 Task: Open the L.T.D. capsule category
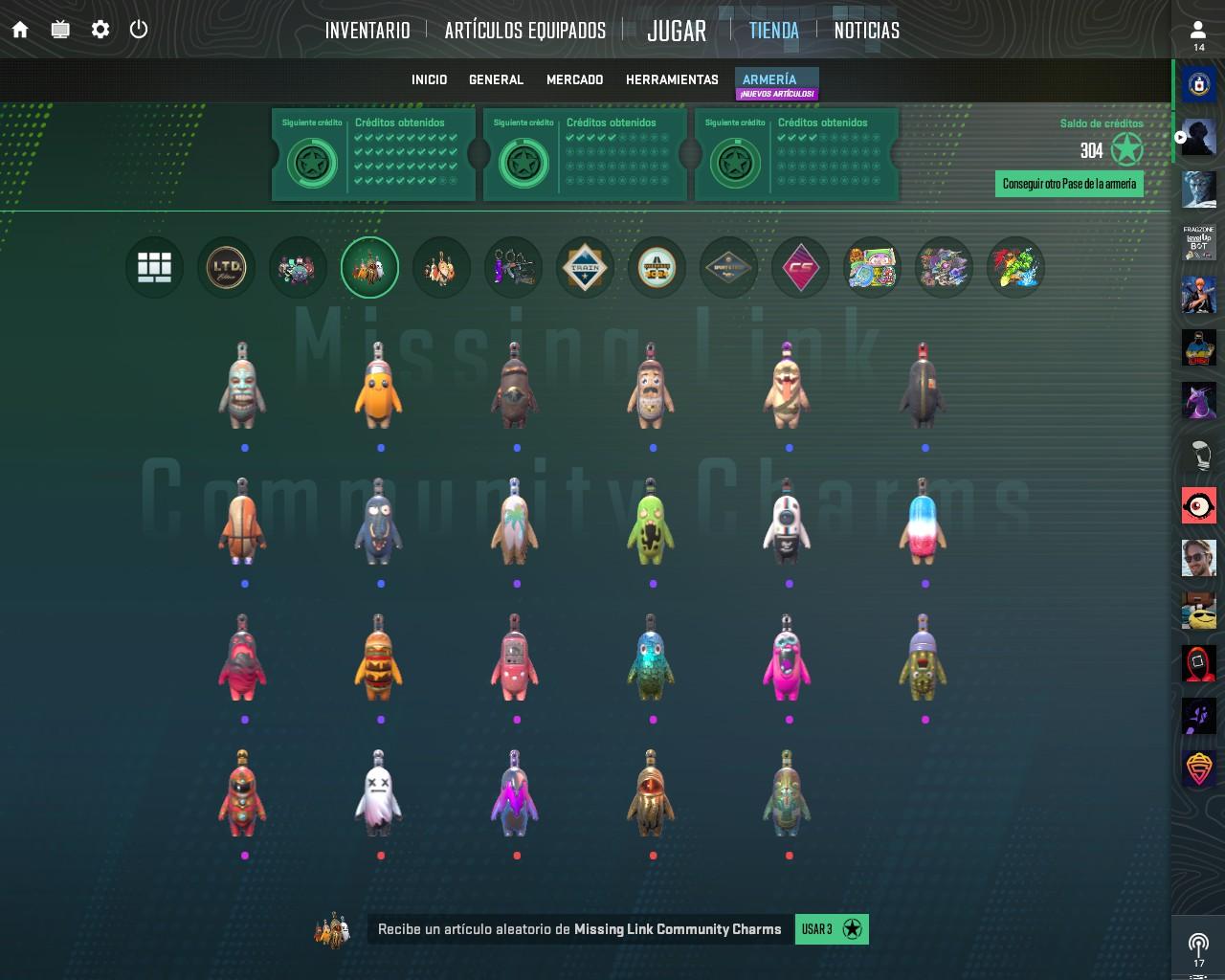(226, 268)
